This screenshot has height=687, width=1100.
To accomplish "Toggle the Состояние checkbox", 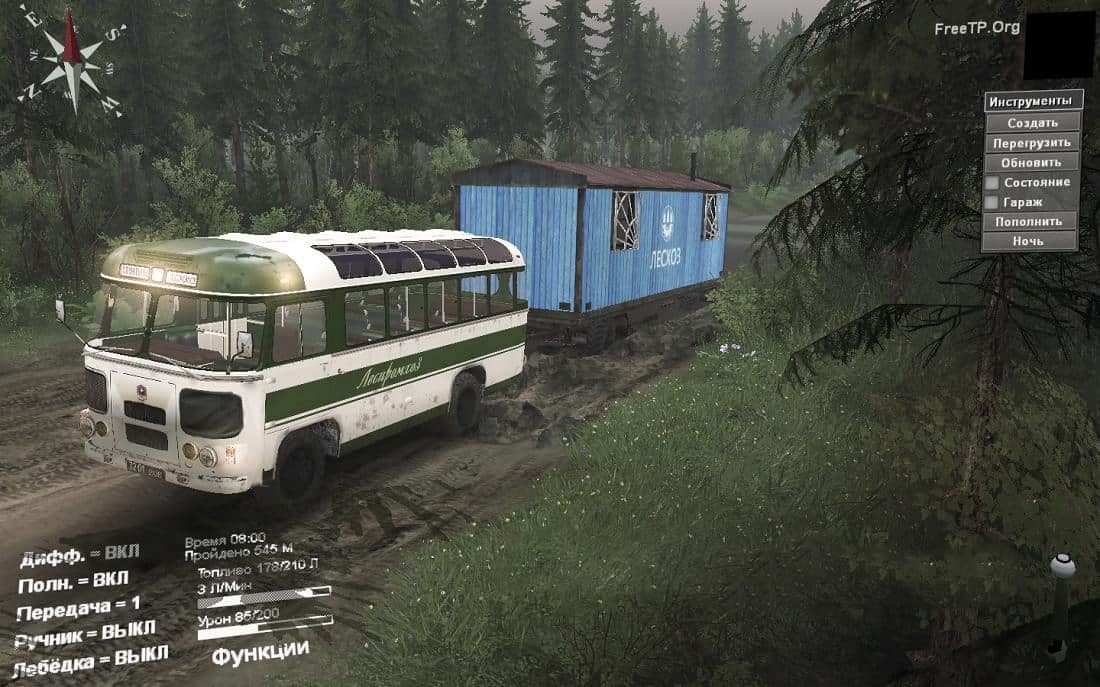I will pyautogui.click(x=992, y=183).
